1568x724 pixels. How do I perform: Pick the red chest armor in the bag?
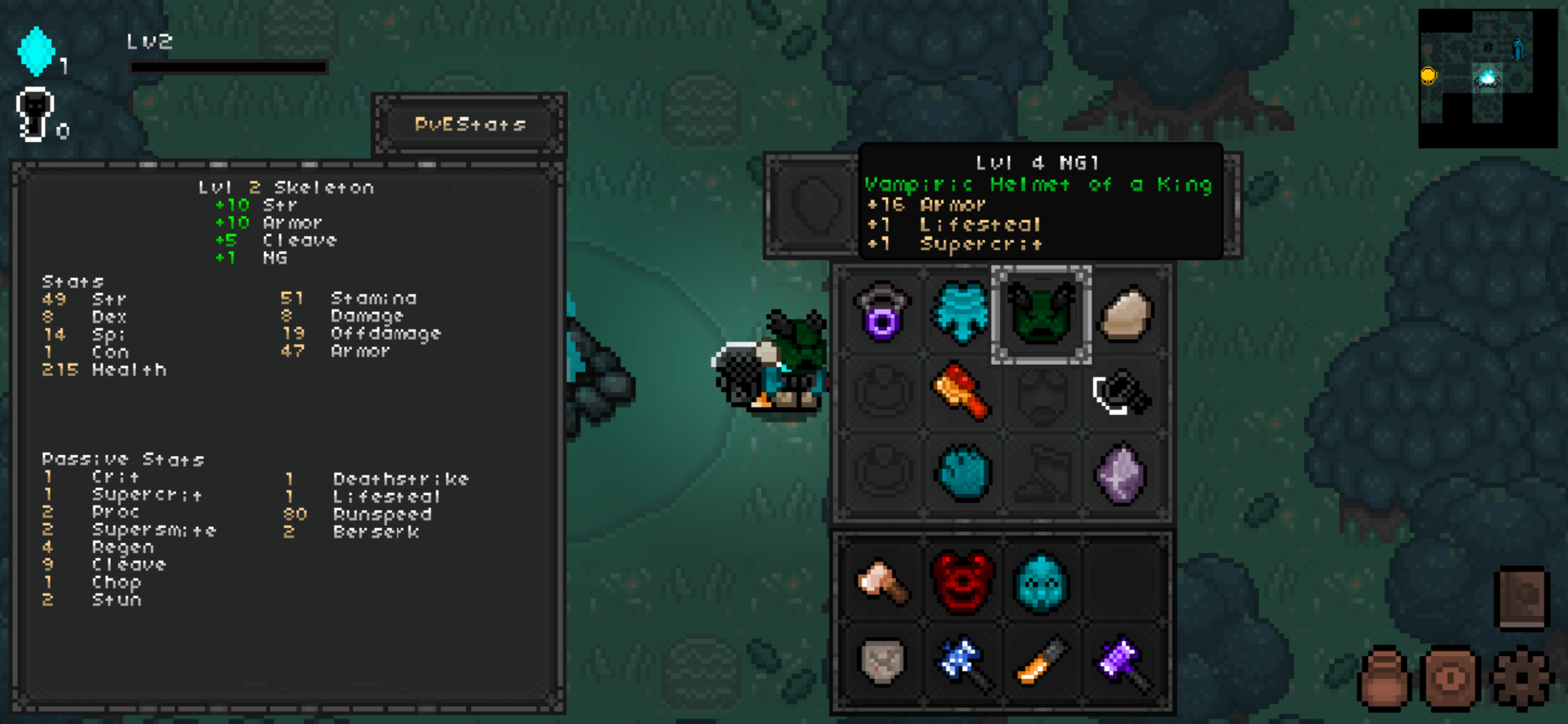coord(962,582)
